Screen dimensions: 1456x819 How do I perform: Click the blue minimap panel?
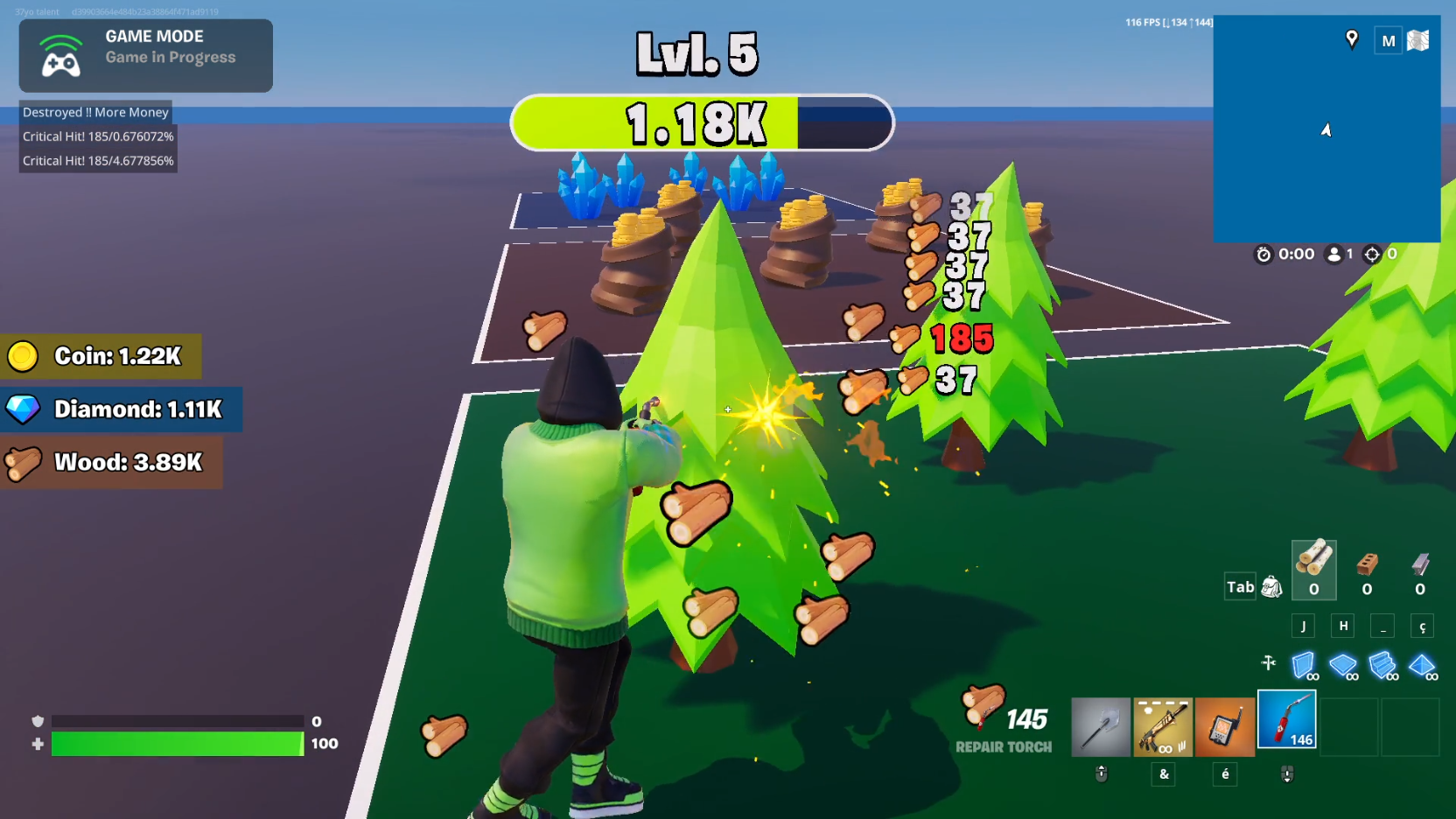tap(1326, 157)
